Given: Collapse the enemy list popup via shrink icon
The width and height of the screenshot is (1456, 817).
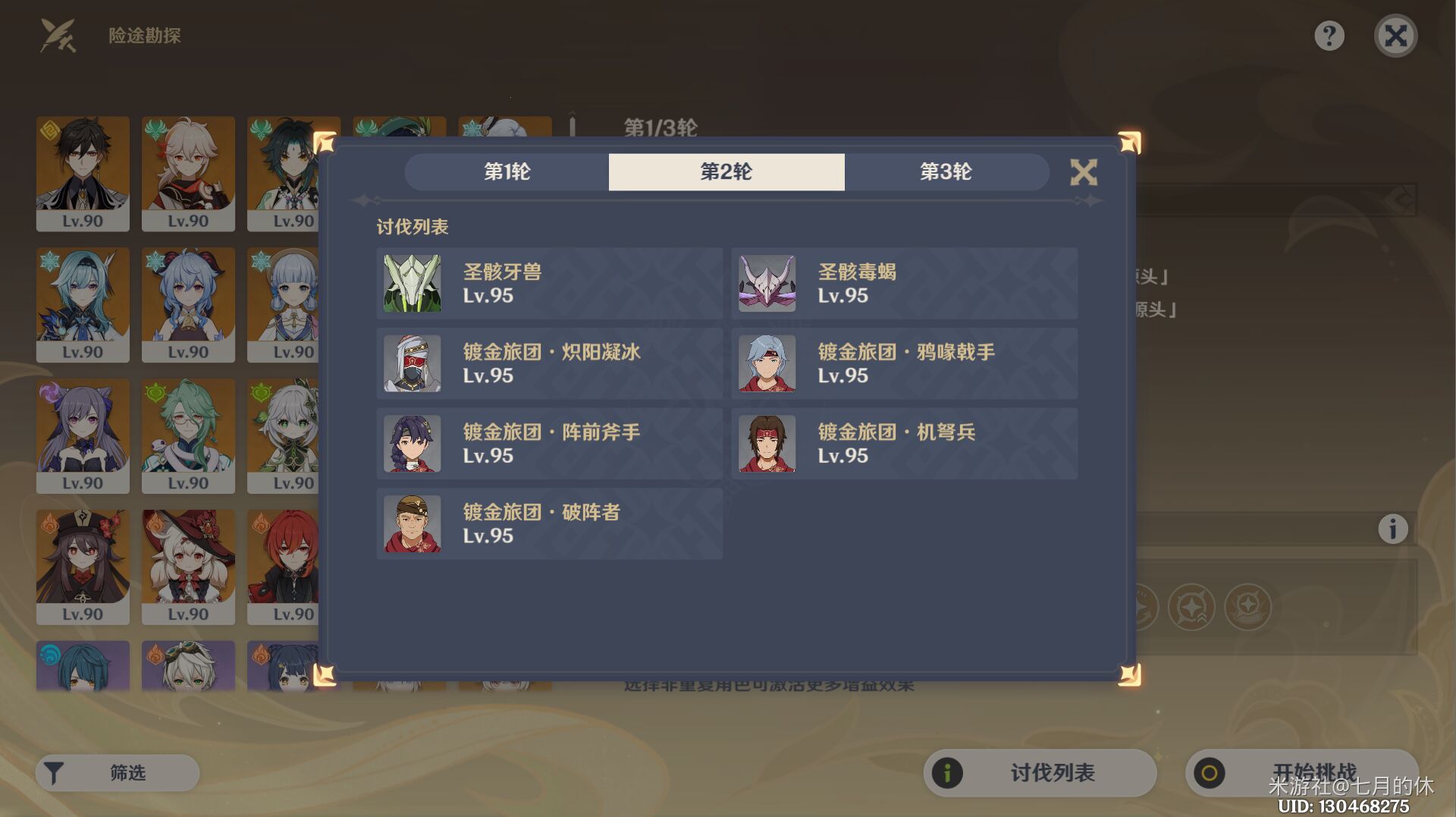Looking at the screenshot, I should tap(1084, 172).
